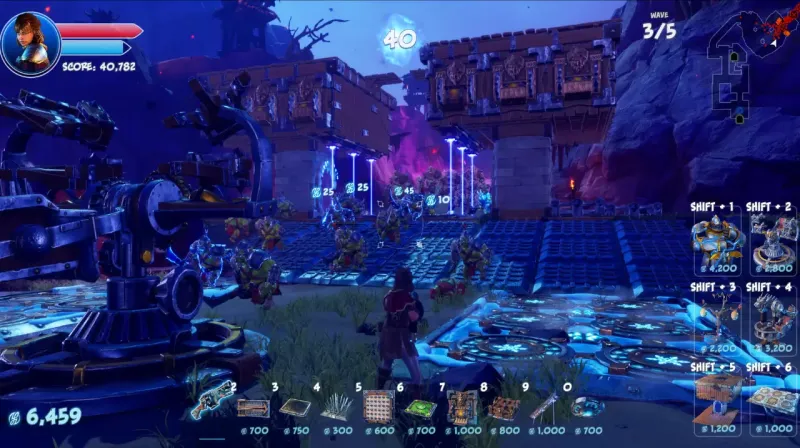Pick the tall ornate wall trap in slot 7

pyautogui.click(x=462, y=406)
